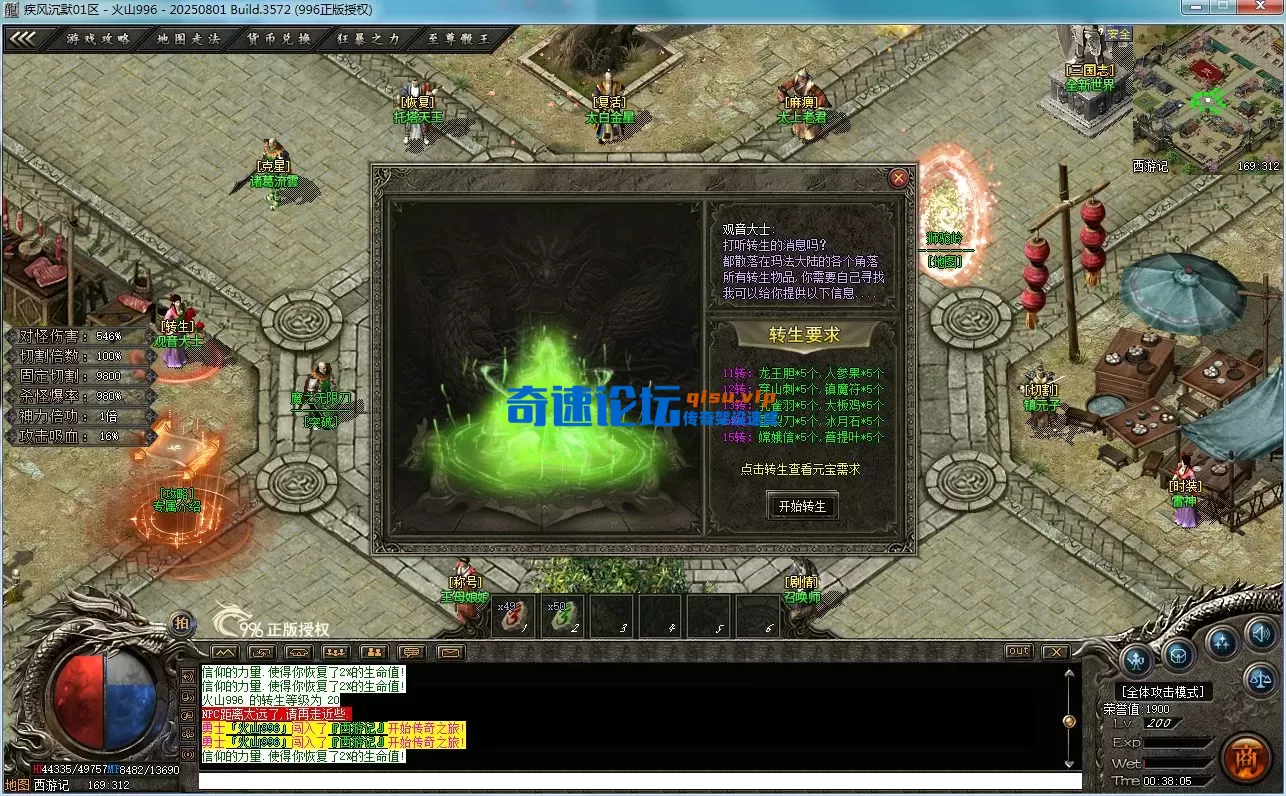Open the mail icon in the chat toolbar
Screen dimensions: 1286x796
[x=452, y=652]
